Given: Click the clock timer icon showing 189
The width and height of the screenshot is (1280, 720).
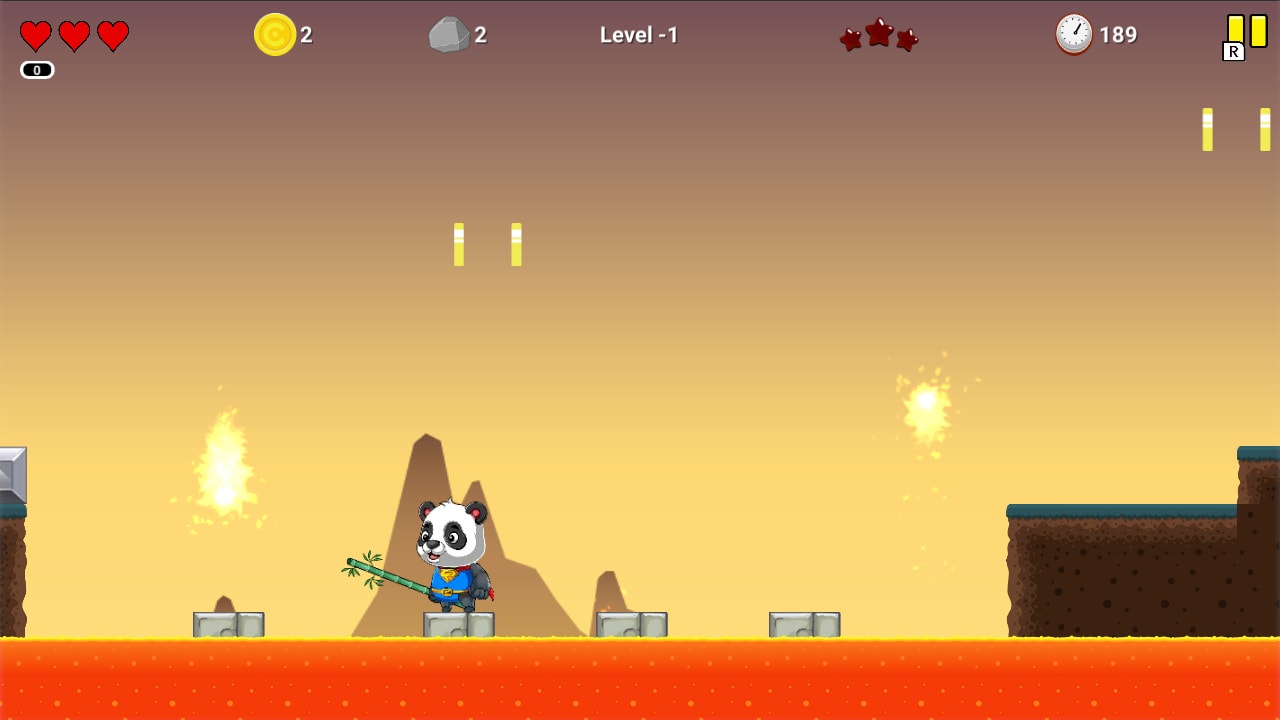Looking at the screenshot, I should 1073,34.
